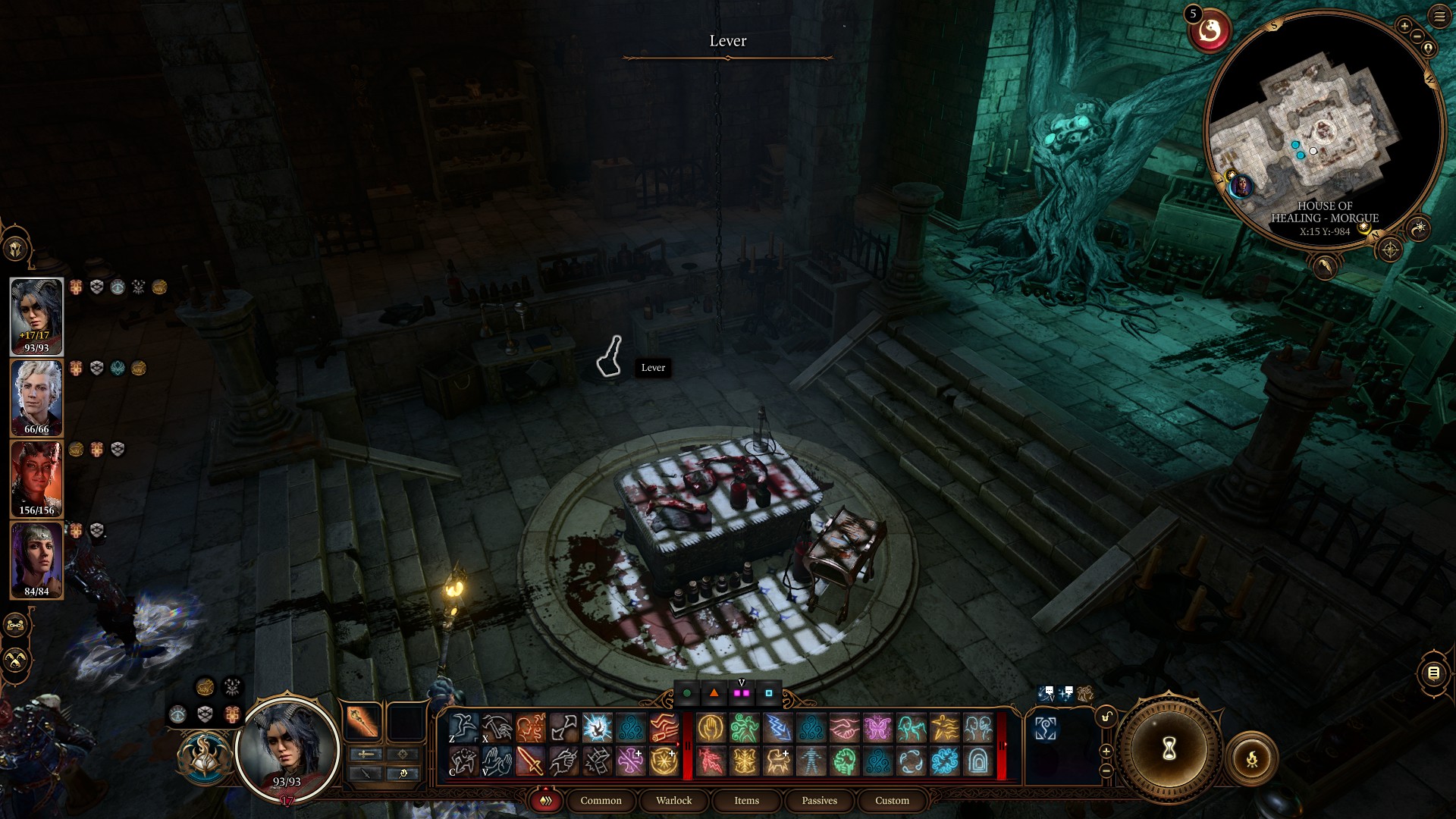
Task: Switch to the Items hotbar tab
Action: (746, 800)
